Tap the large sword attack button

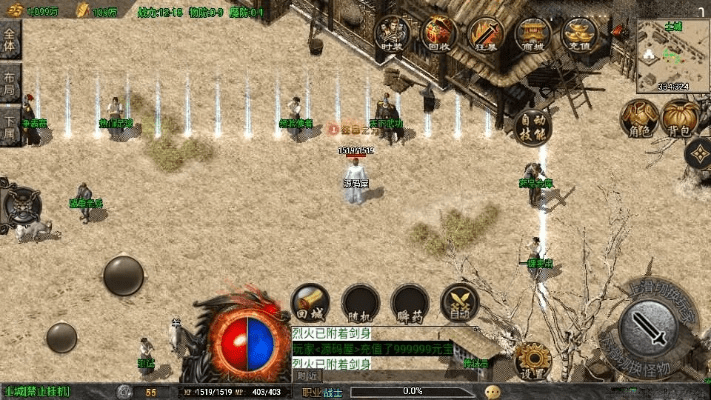[650, 329]
